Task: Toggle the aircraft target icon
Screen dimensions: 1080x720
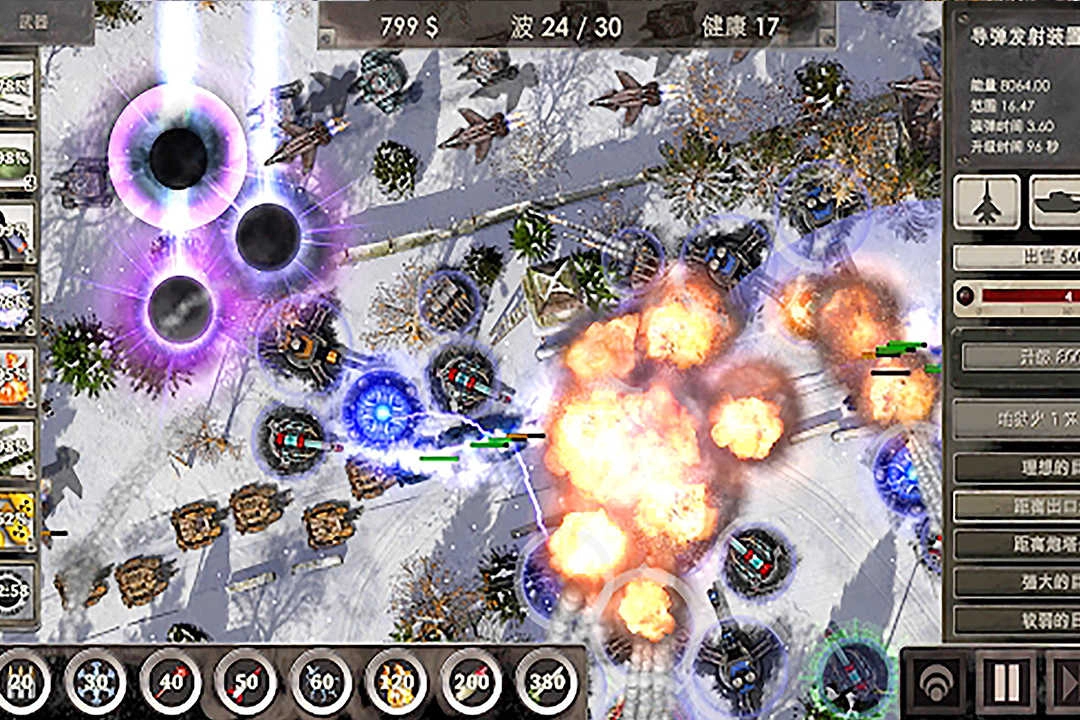Action: [x=987, y=202]
